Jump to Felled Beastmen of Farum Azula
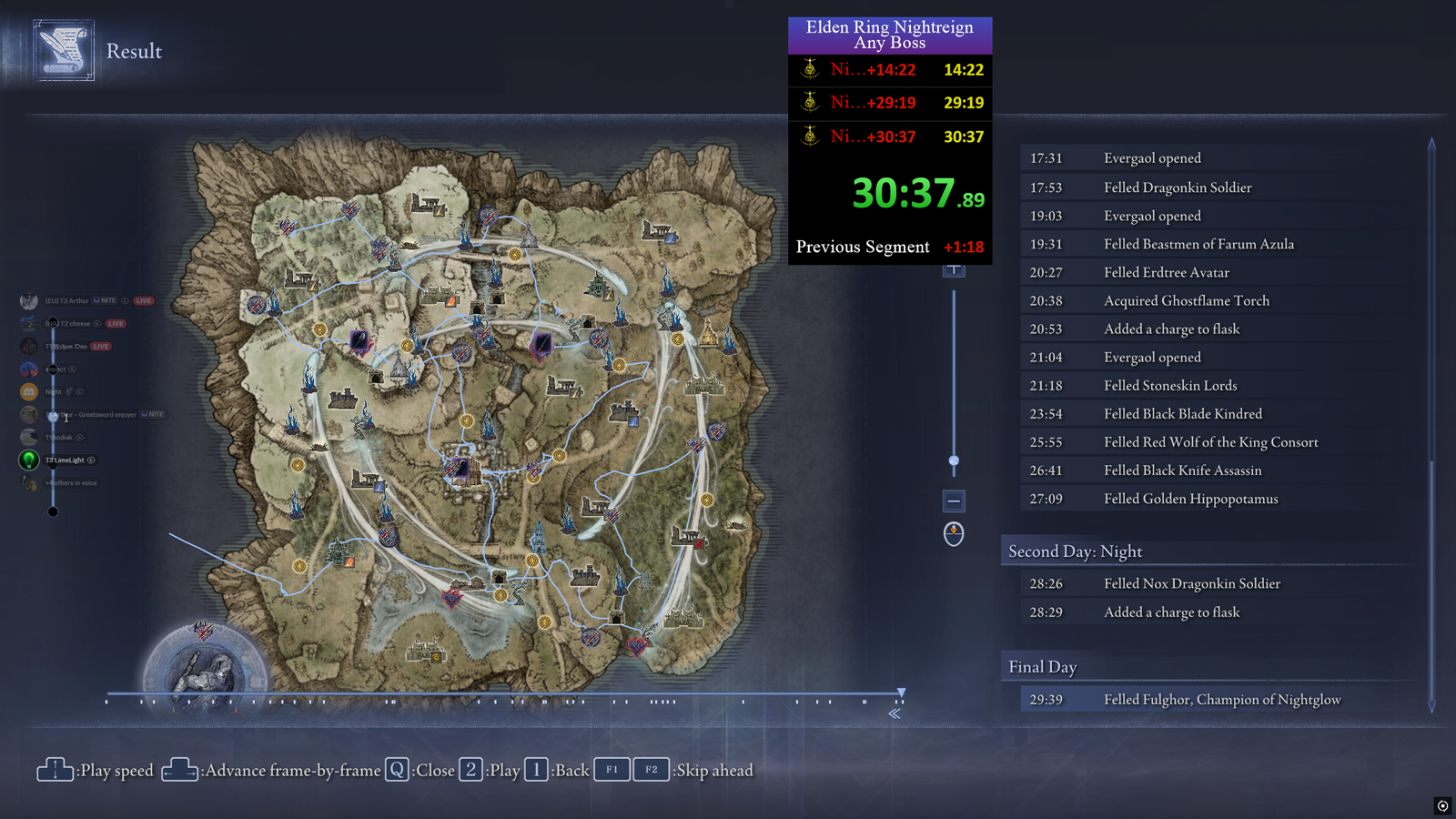 (1198, 244)
